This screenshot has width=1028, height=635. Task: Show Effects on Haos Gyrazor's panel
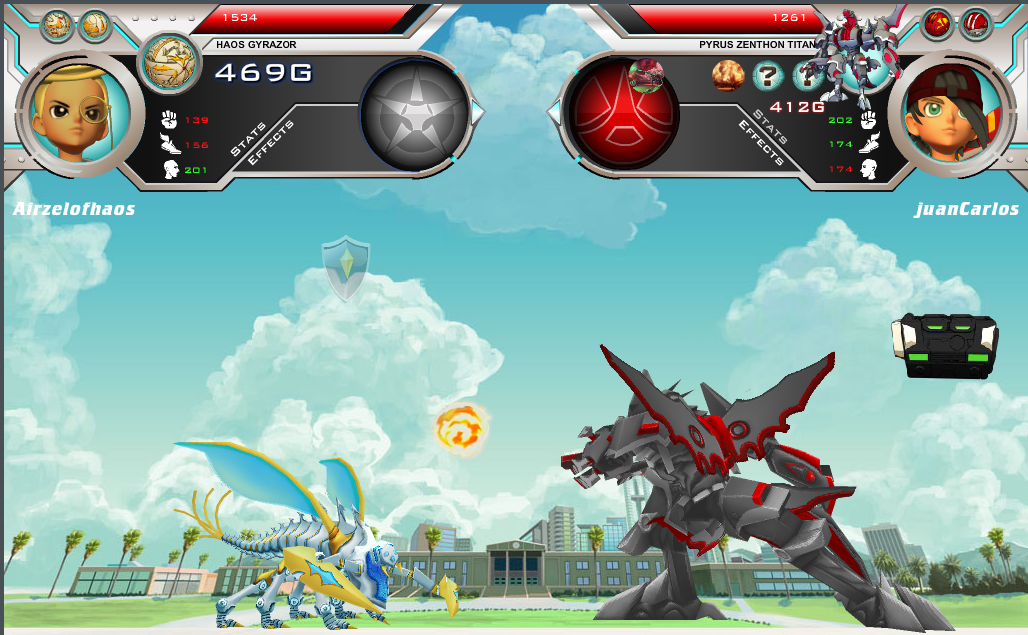270,144
